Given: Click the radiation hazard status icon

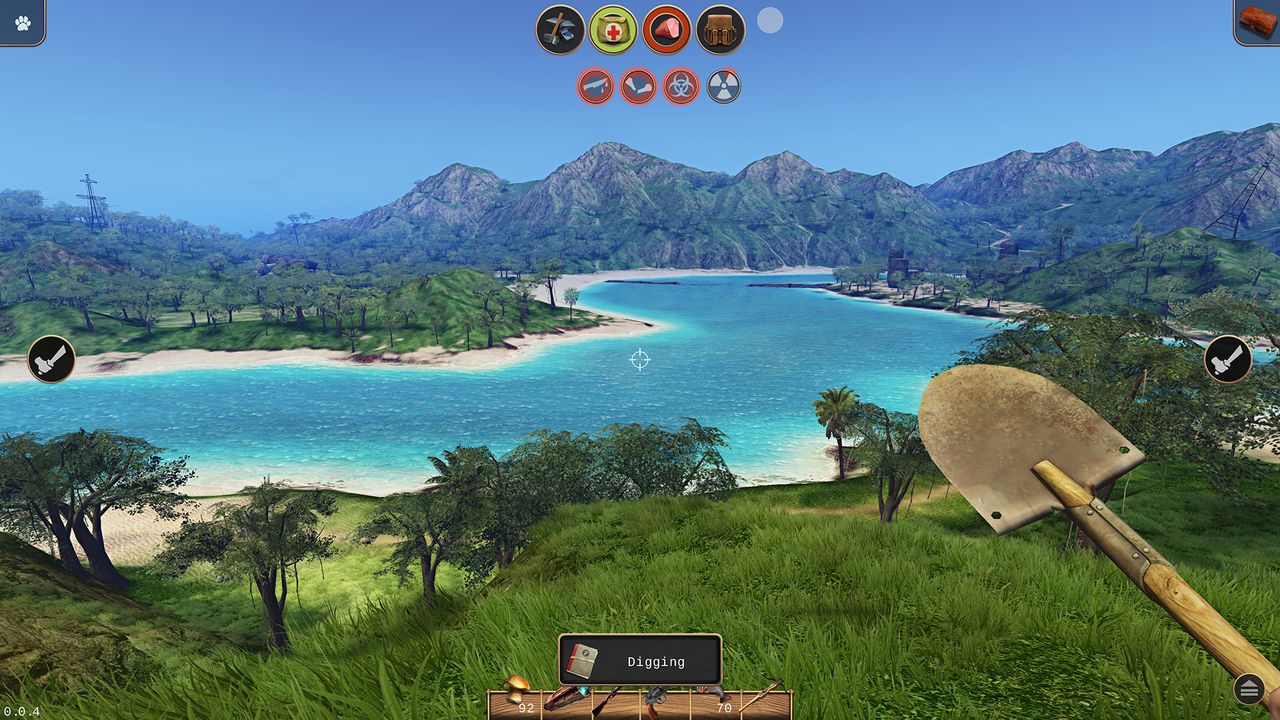Looking at the screenshot, I should click(721, 86).
